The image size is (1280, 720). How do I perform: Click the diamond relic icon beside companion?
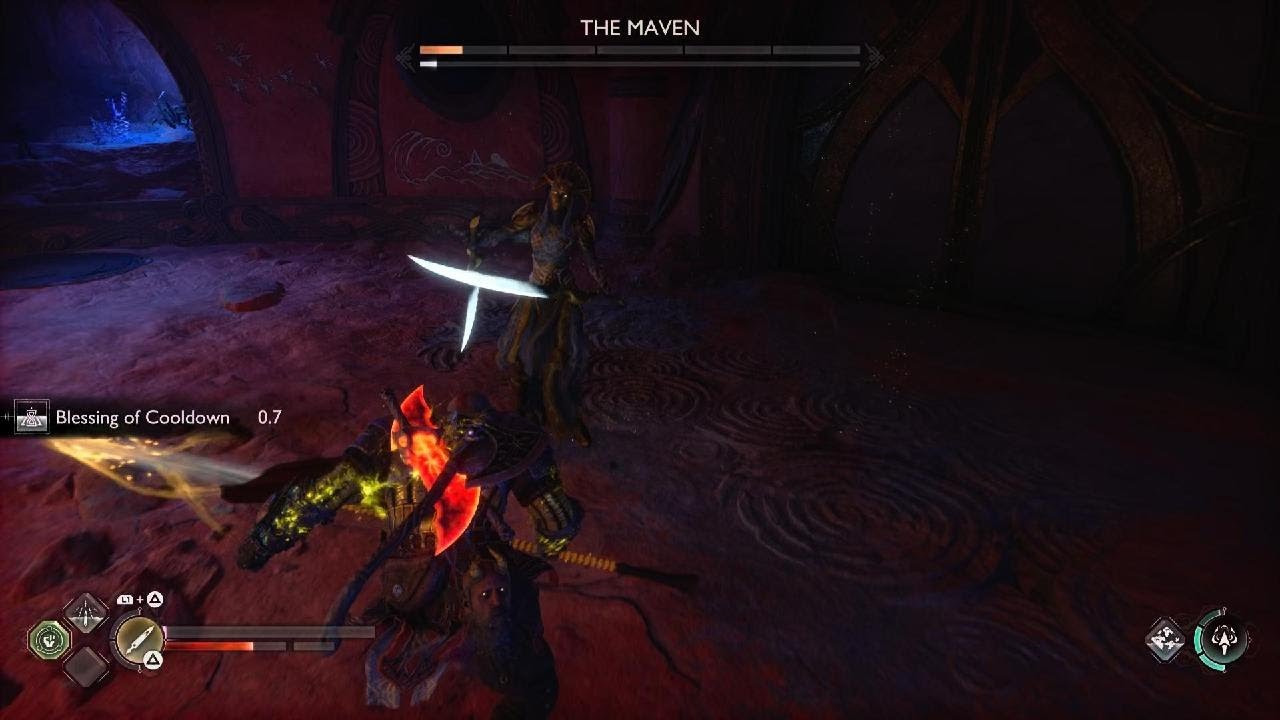point(1165,639)
